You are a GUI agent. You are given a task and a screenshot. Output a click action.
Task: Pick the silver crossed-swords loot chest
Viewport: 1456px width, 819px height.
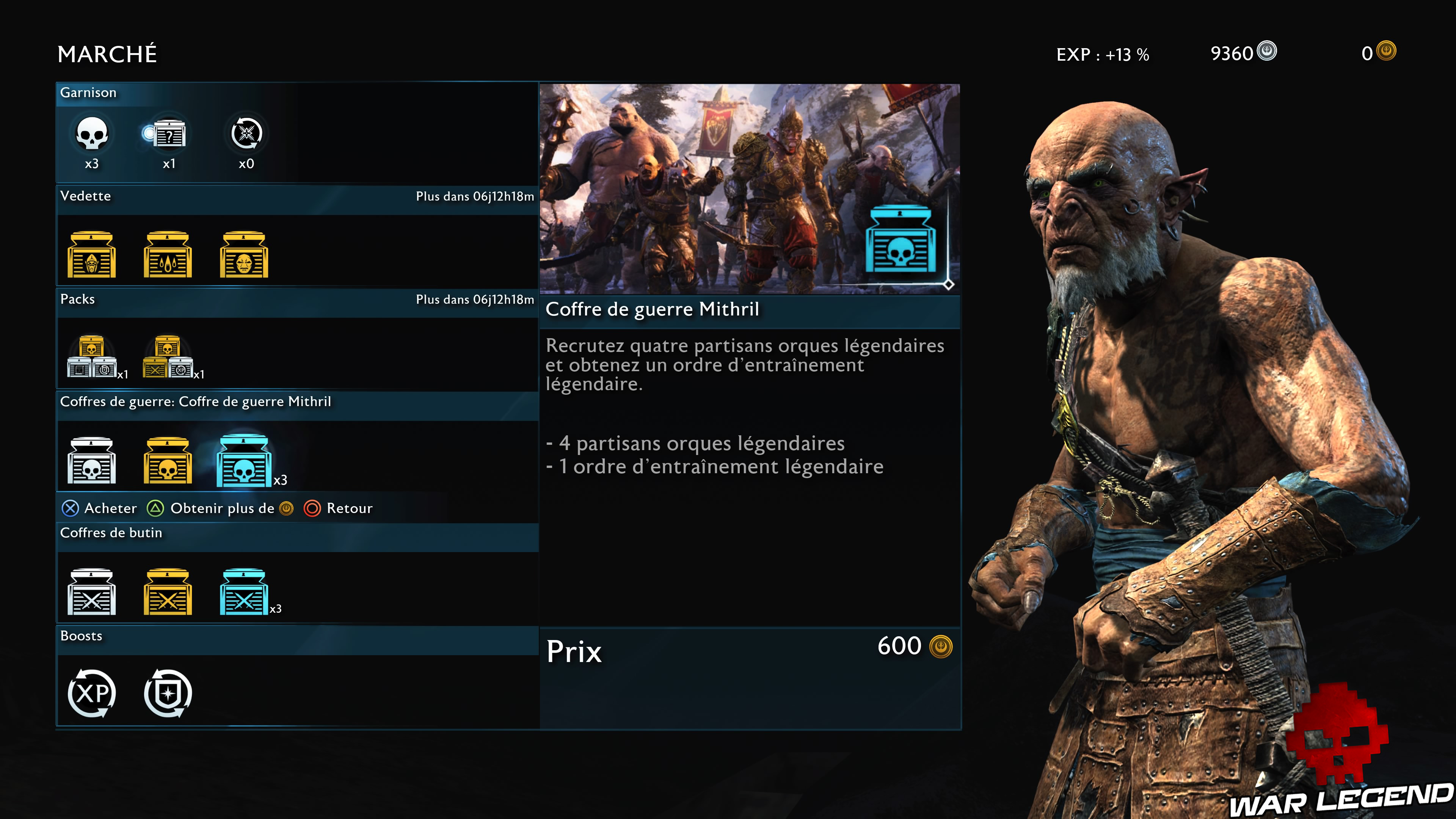pos(91,592)
